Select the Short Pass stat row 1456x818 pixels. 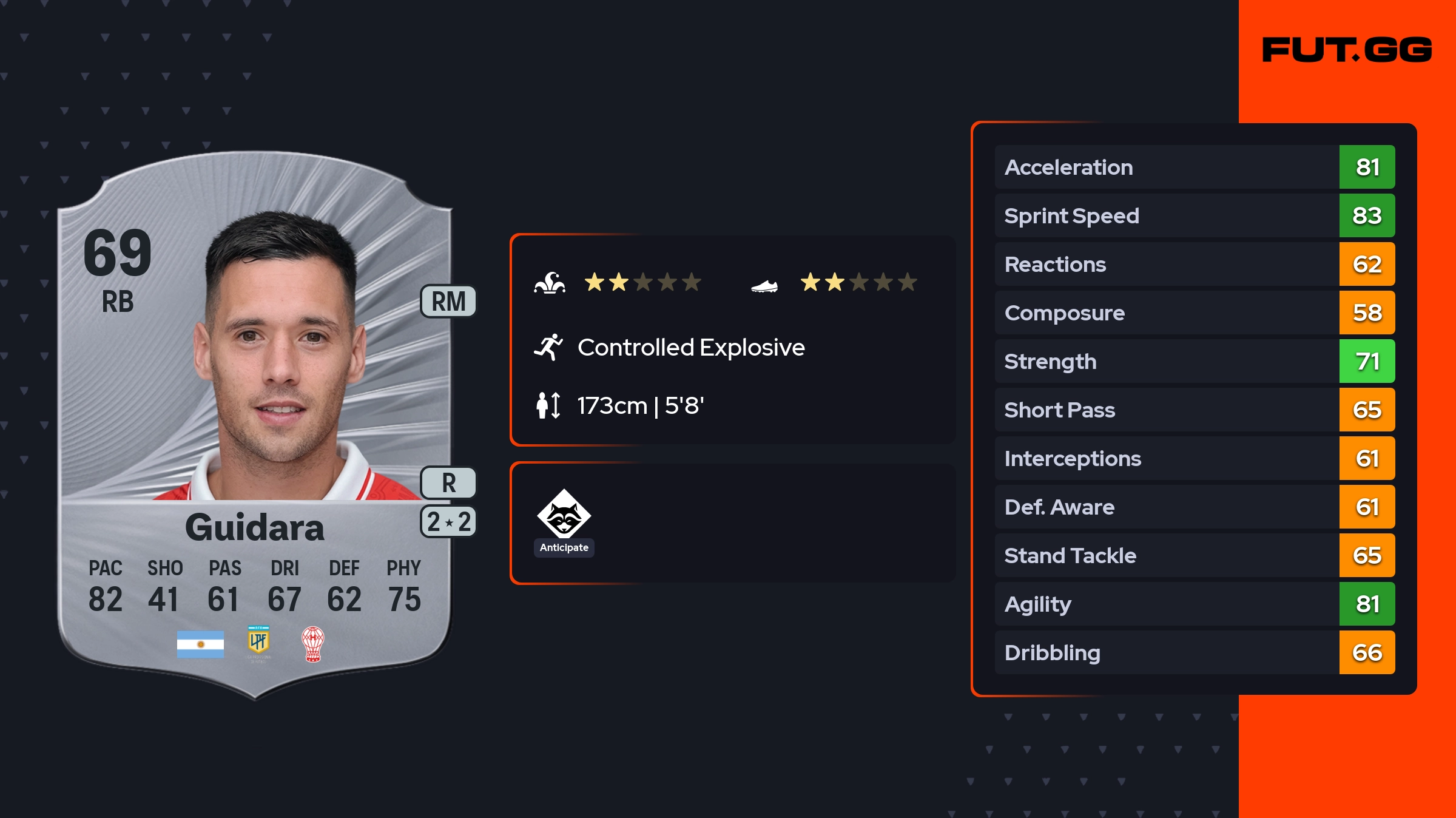(1195, 410)
